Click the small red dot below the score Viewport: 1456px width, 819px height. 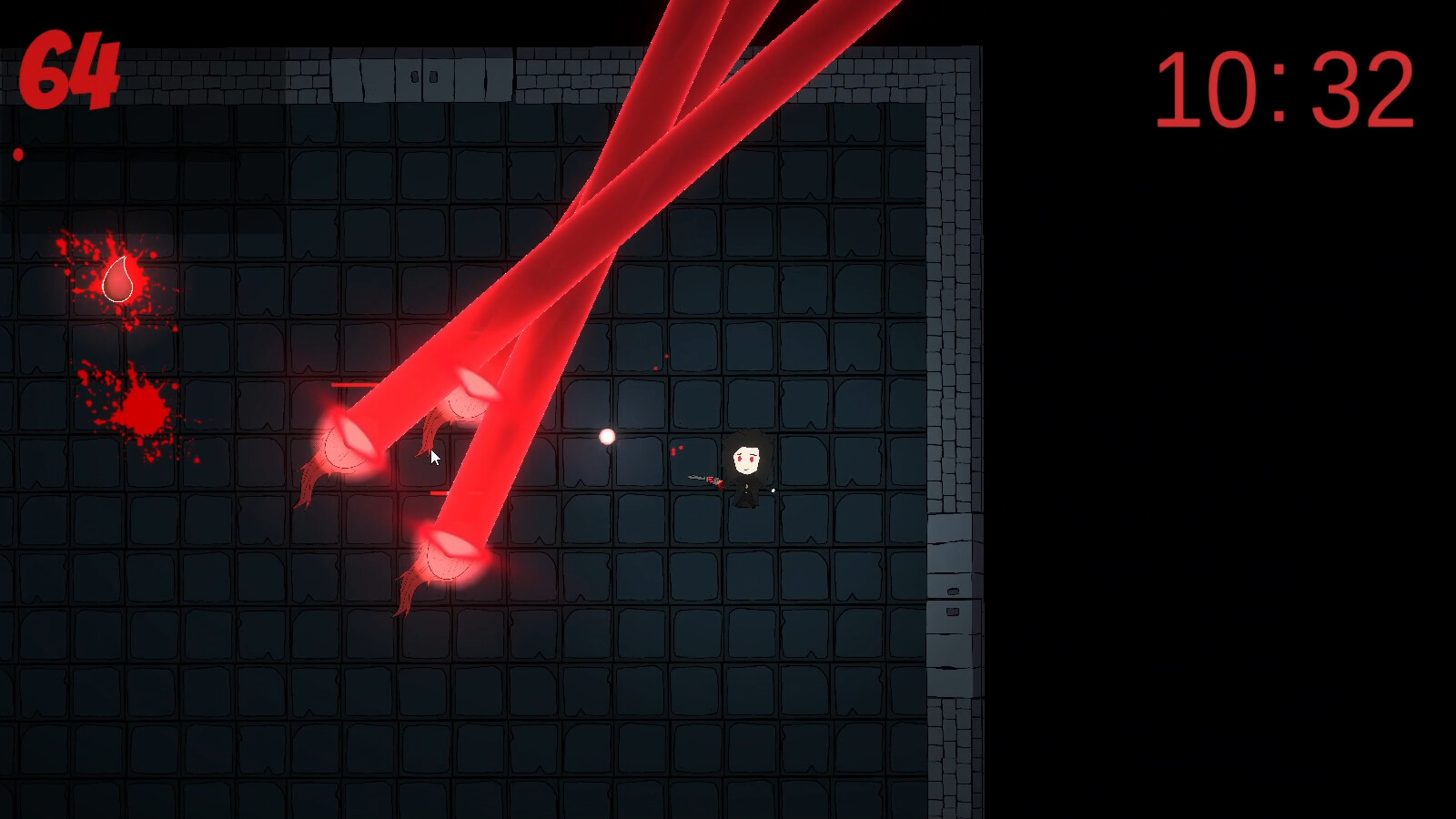click(x=17, y=153)
